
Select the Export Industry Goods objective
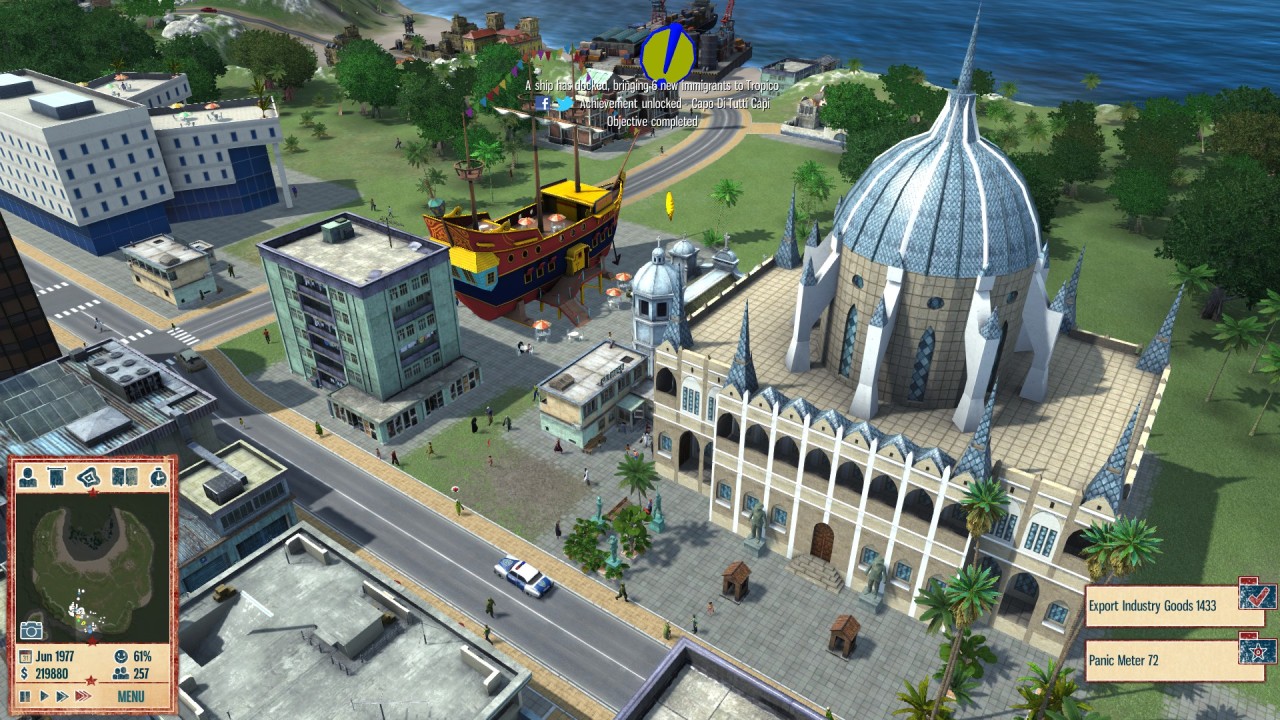click(1160, 606)
